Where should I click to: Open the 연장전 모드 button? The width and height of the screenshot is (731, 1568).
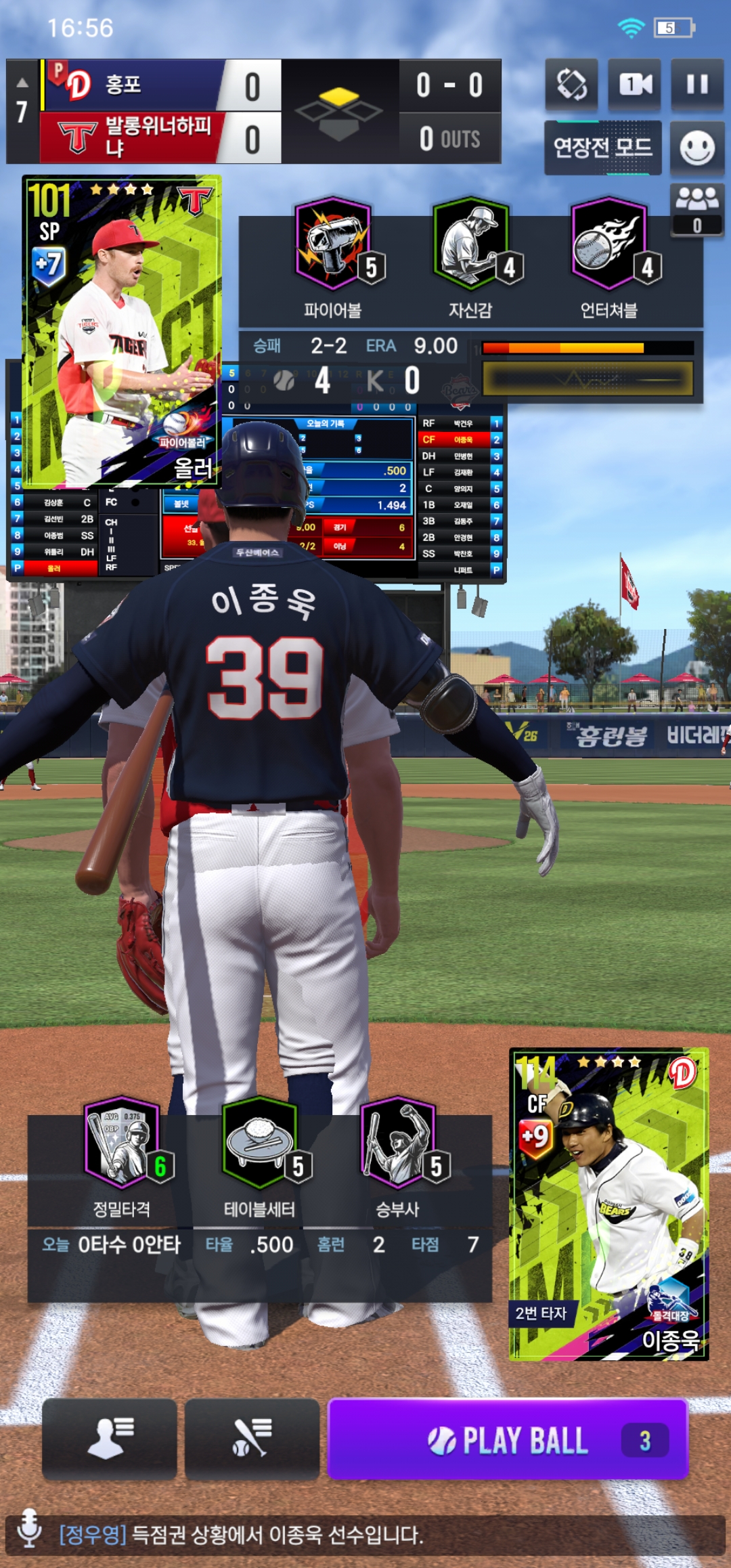click(602, 148)
